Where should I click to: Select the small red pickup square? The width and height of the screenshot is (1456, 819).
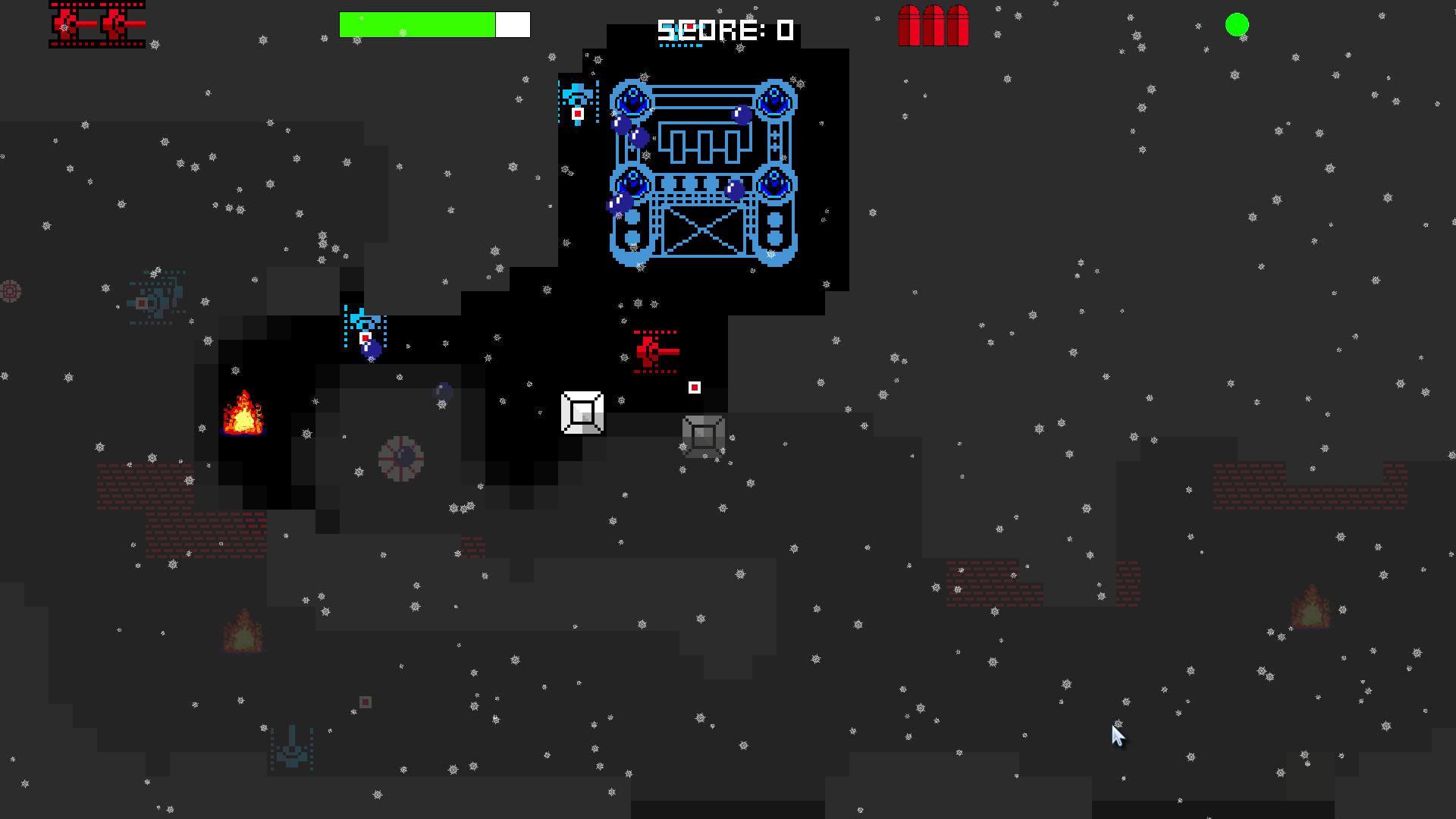click(695, 388)
